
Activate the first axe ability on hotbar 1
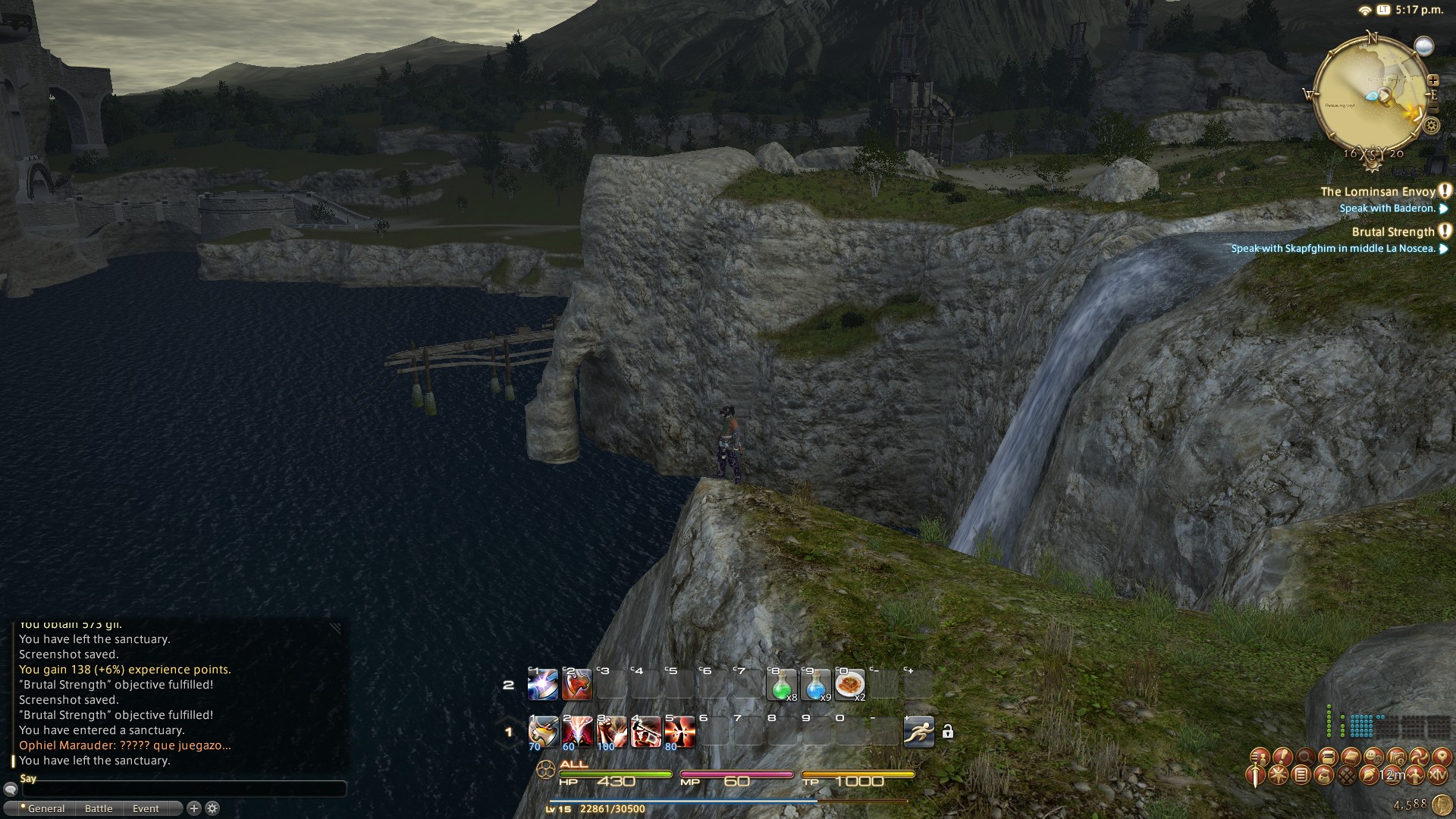pos(543,732)
